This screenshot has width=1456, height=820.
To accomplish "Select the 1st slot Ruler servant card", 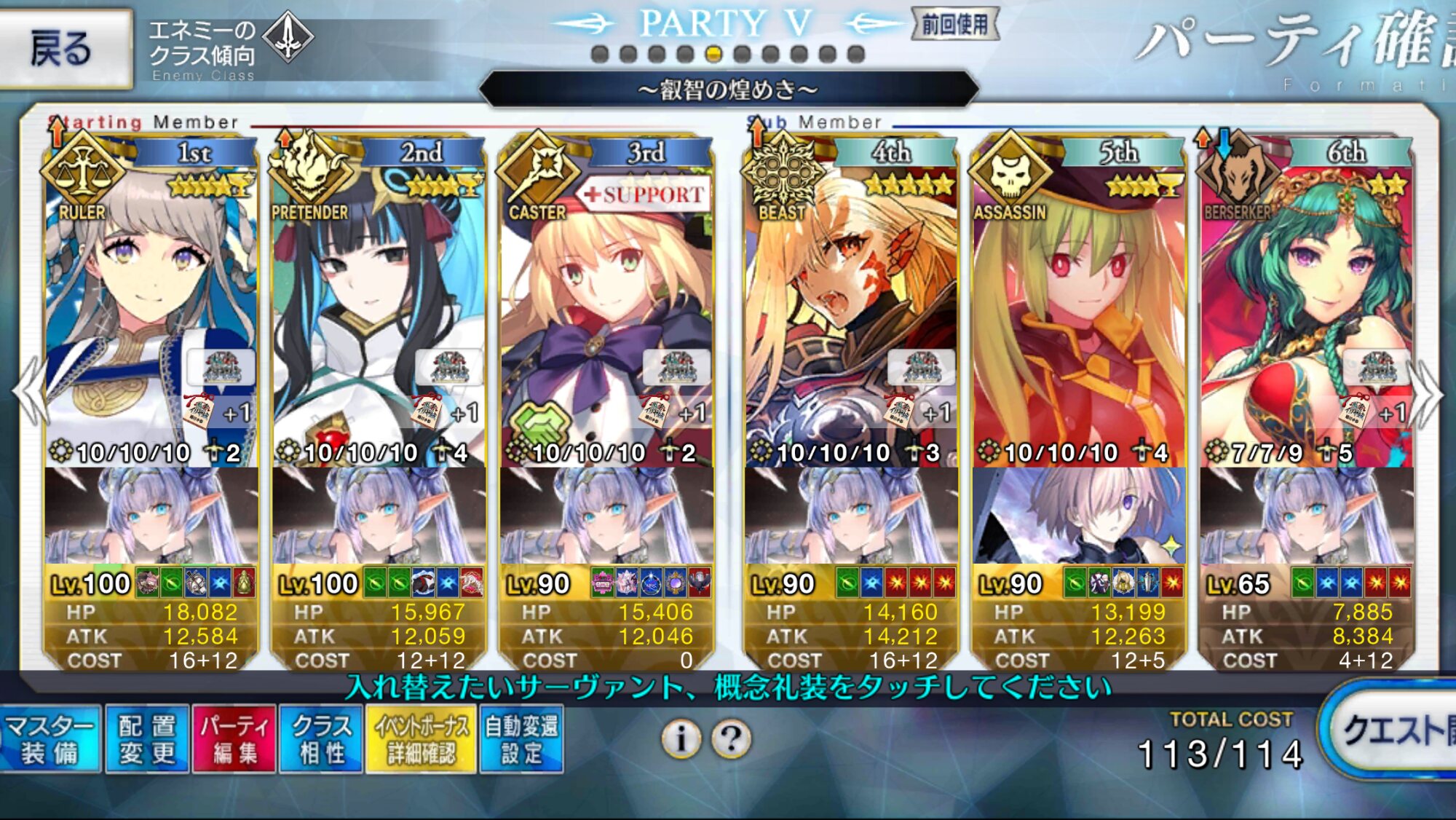I will 151,306.
